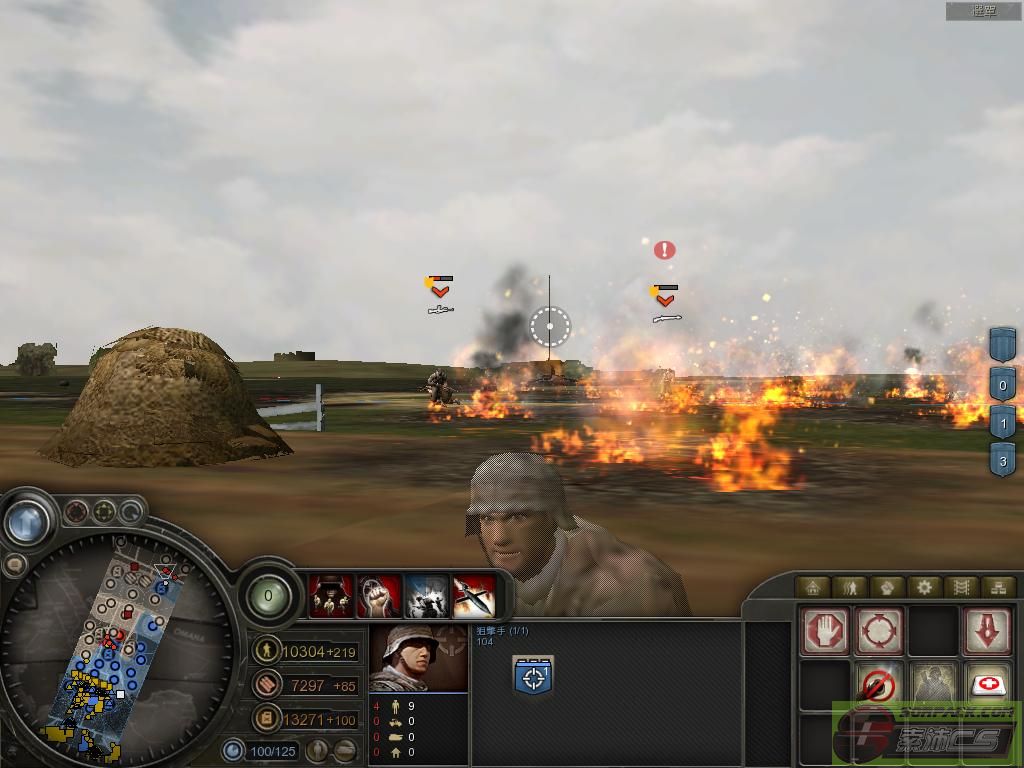Use the medical kit ability

tap(987, 686)
